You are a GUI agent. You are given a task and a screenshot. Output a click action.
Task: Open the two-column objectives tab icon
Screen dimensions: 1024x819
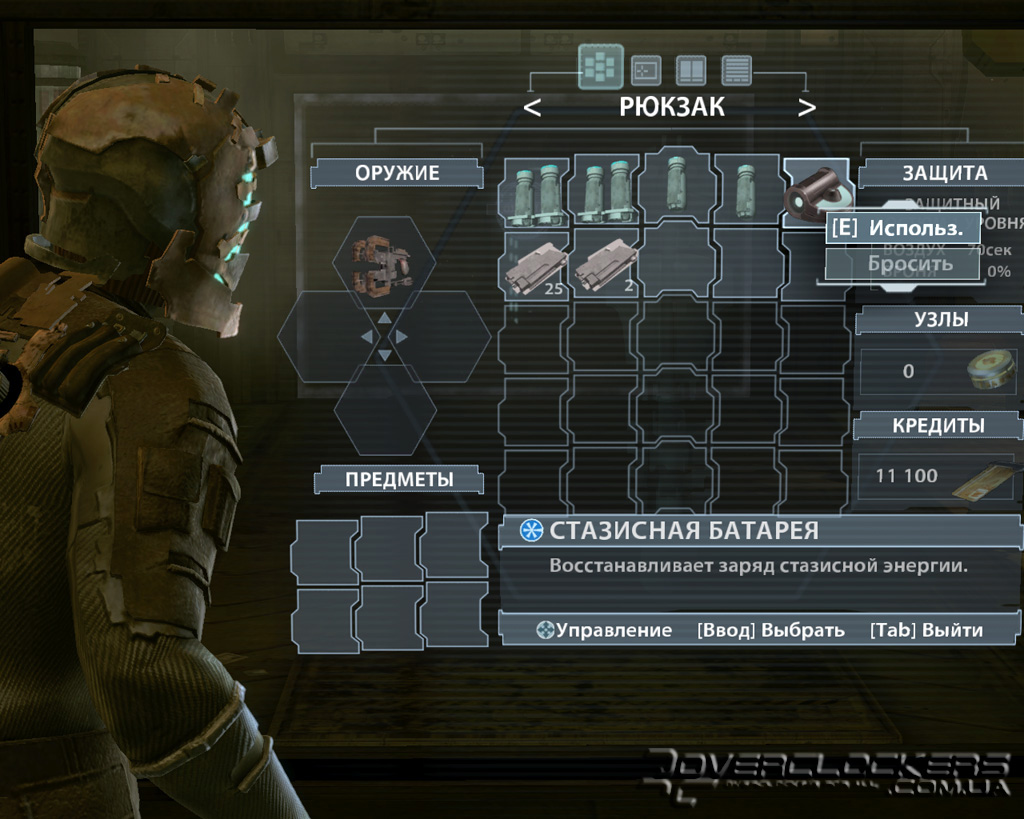(x=691, y=69)
